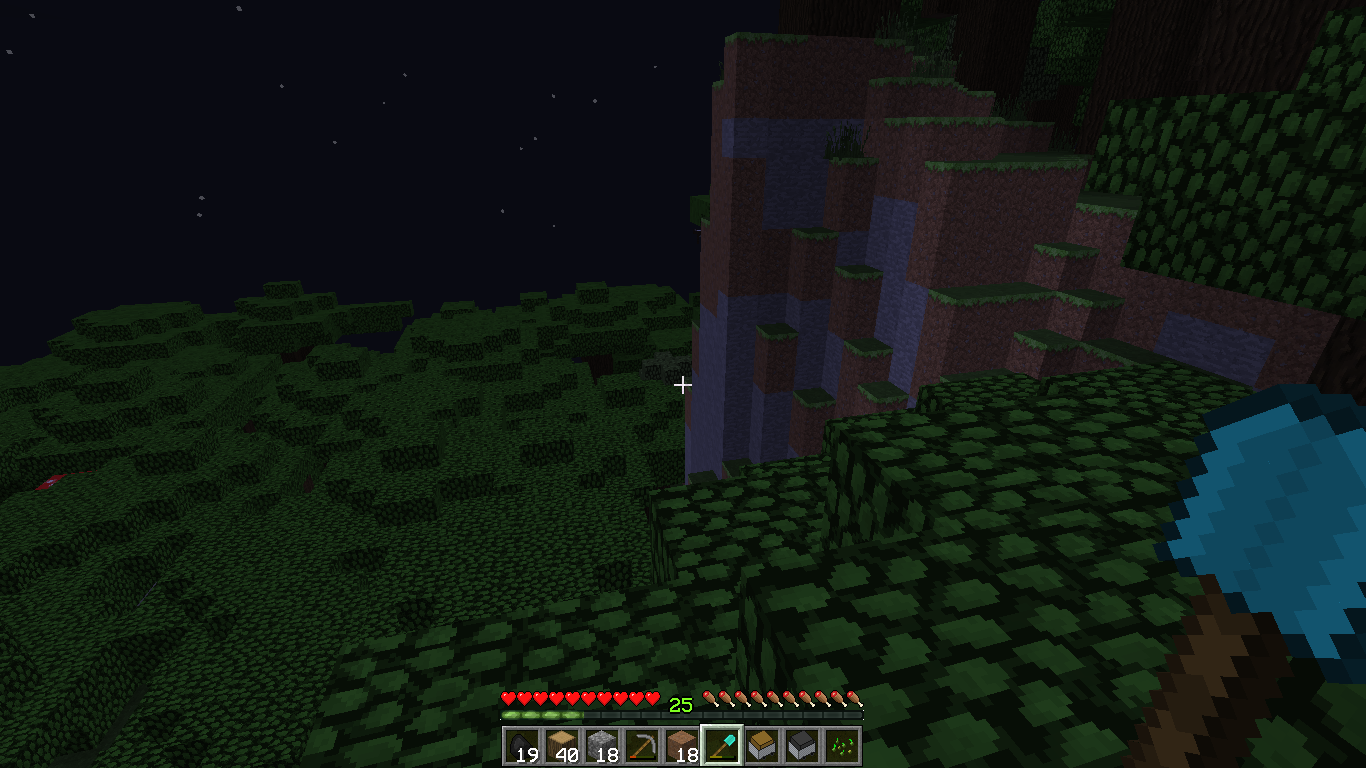The image size is (1366, 768).
Task: Pick the seeds slot in hotbar
Action: pos(842,746)
